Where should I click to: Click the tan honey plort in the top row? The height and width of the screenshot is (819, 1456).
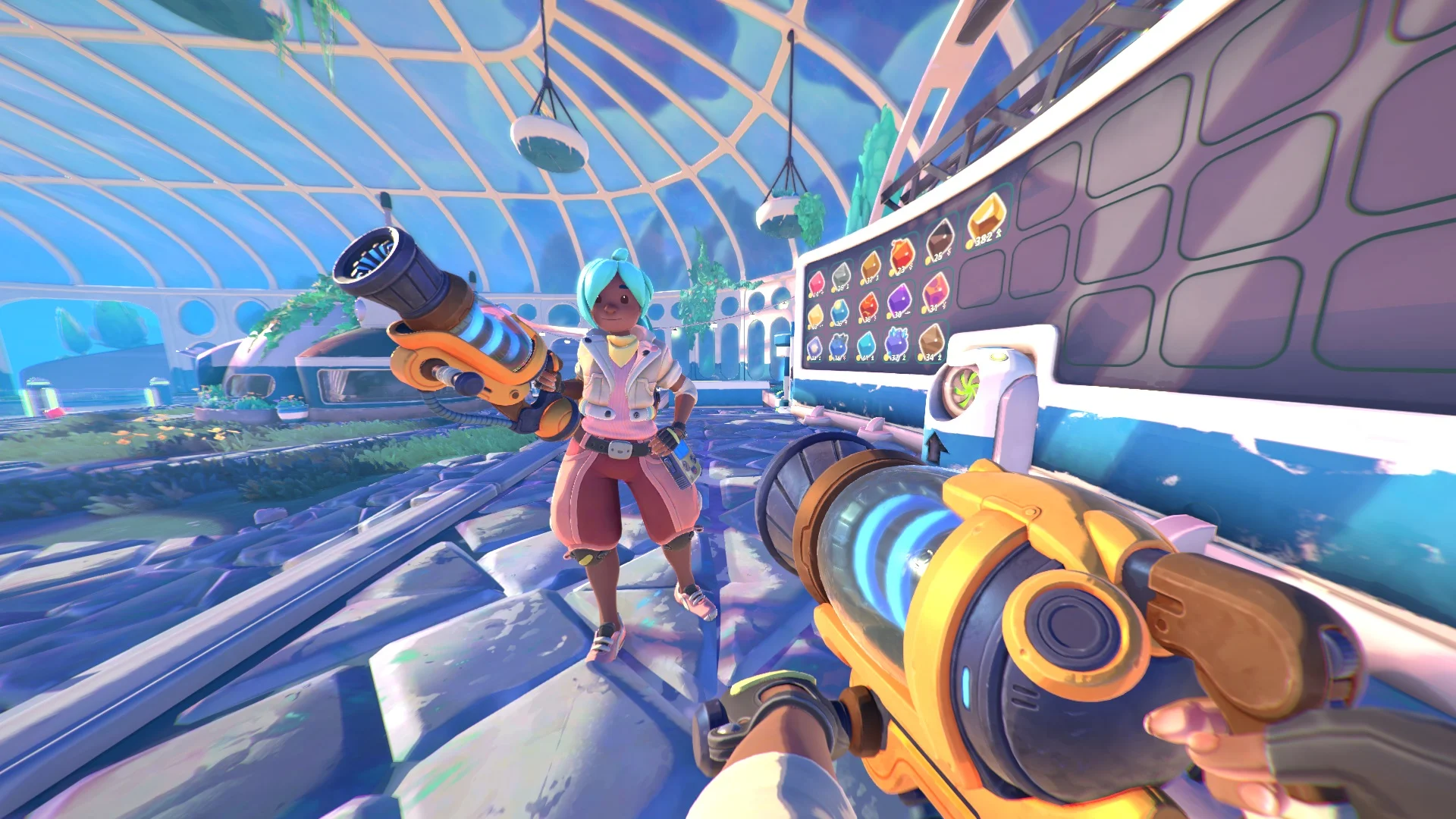[872, 267]
